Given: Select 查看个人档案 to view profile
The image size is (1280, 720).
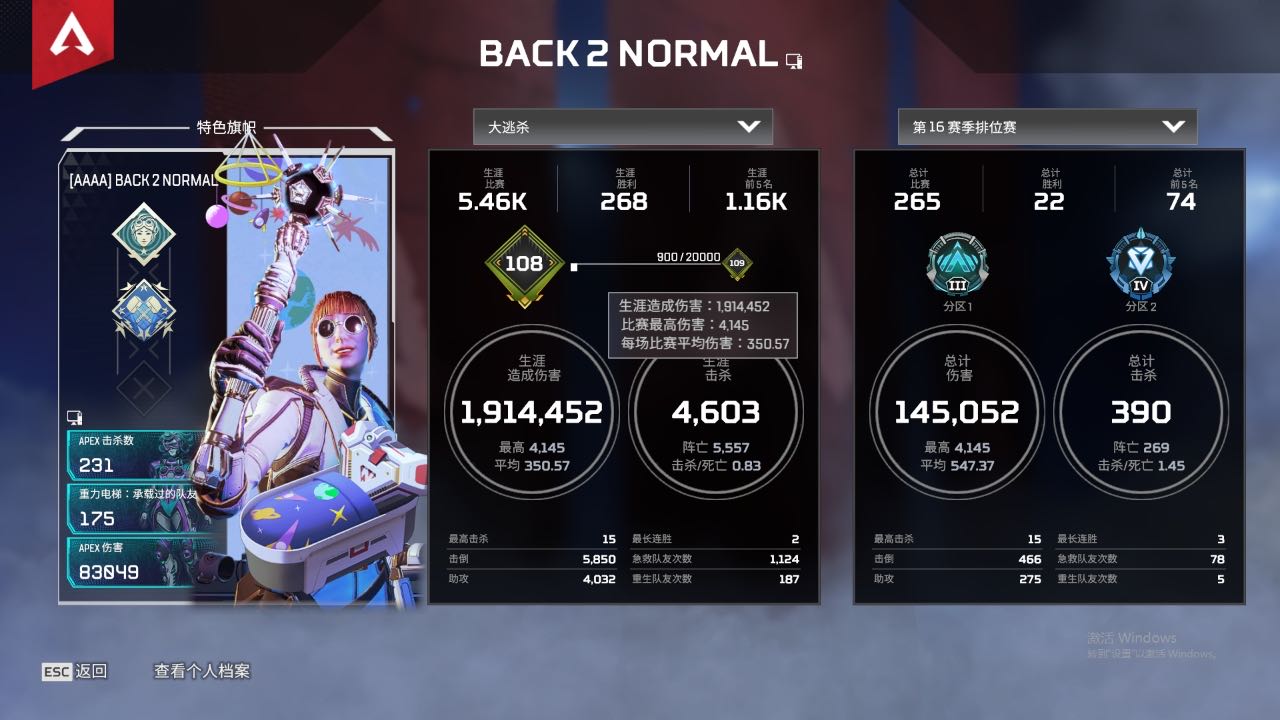Looking at the screenshot, I should click(x=202, y=671).
